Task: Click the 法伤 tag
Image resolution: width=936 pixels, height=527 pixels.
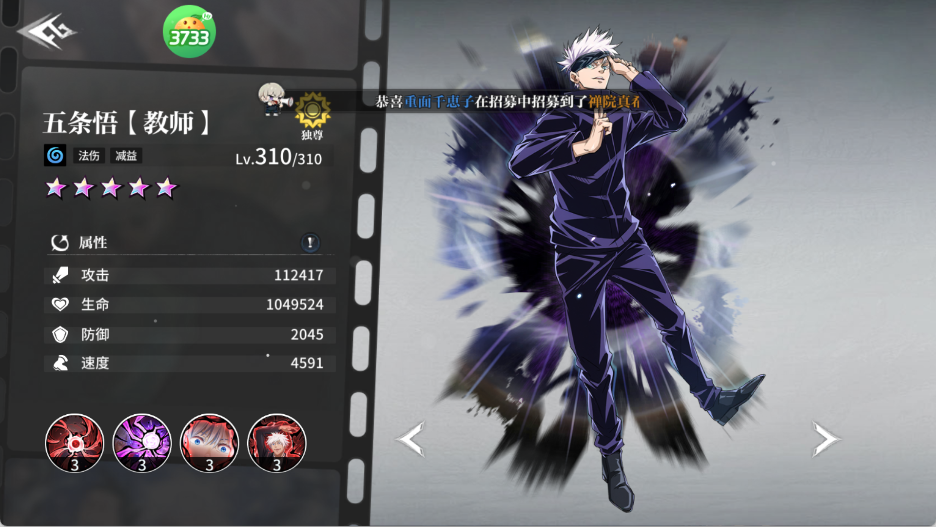Action: pos(89,156)
